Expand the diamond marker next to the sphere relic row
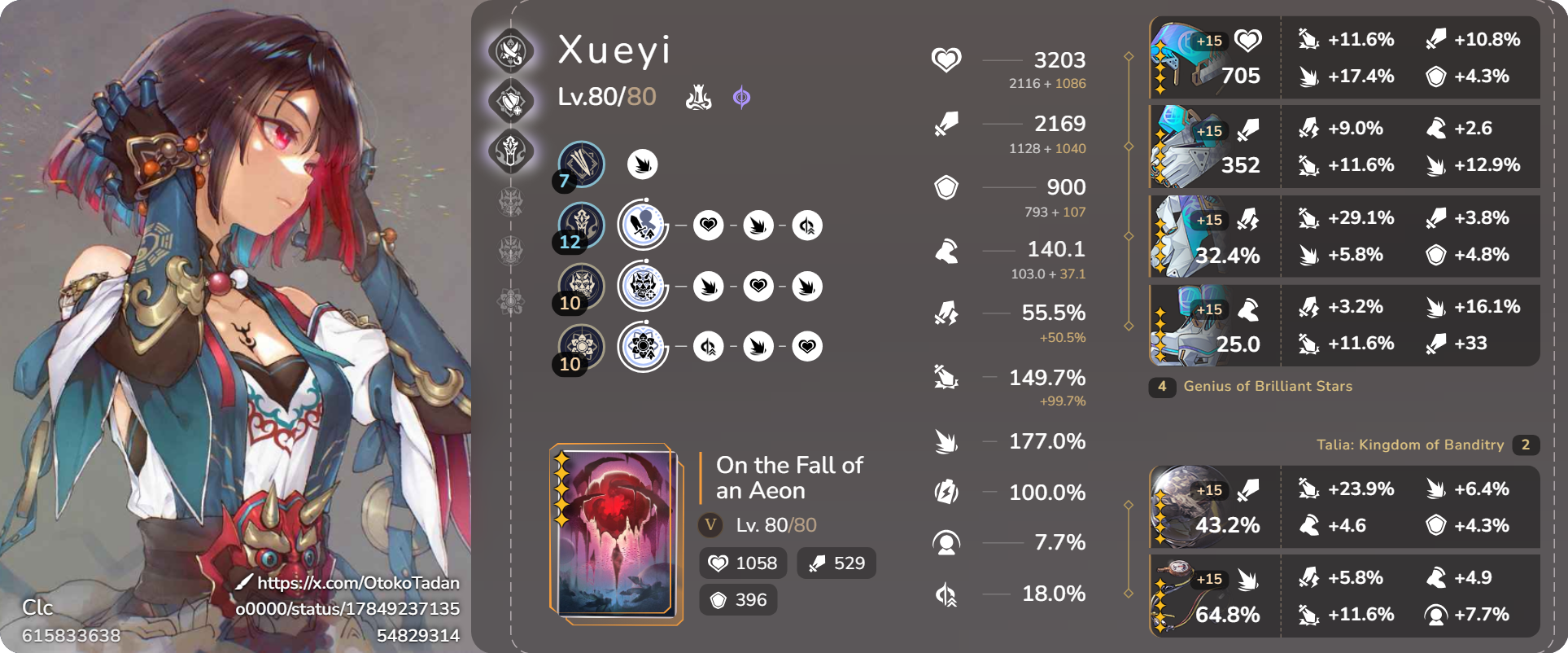The width and height of the screenshot is (1568, 653). 1129,504
